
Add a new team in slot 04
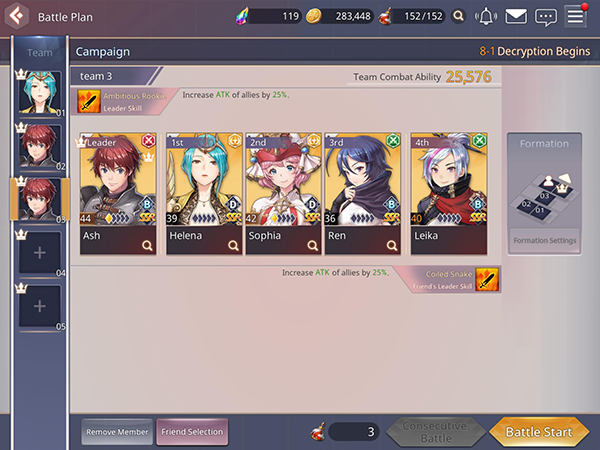tap(40, 253)
